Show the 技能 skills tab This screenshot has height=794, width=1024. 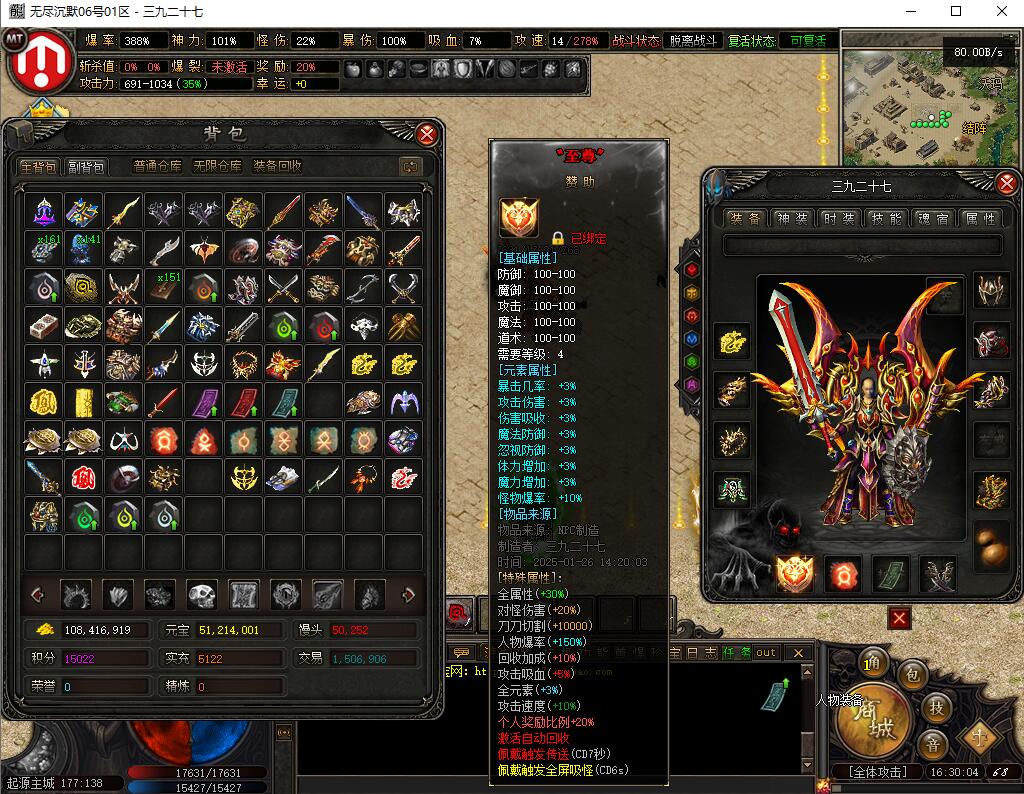tap(885, 218)
